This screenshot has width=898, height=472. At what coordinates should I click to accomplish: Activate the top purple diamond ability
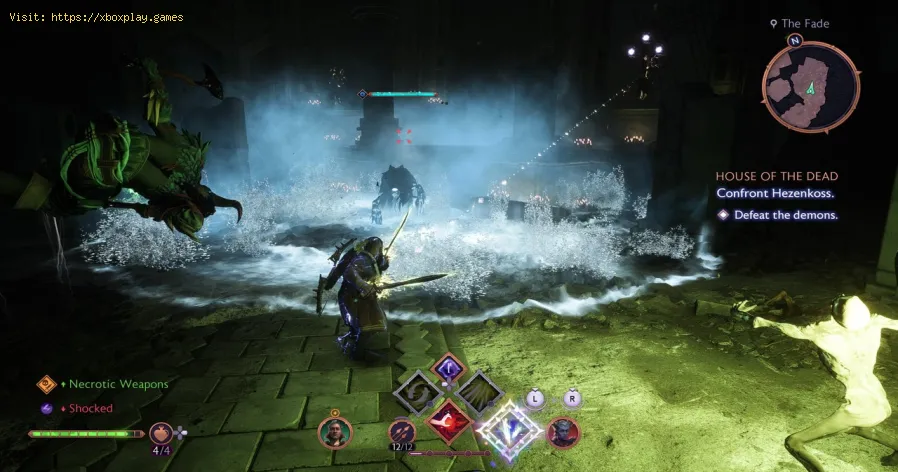pyautogui.click(x=448, y=368)
